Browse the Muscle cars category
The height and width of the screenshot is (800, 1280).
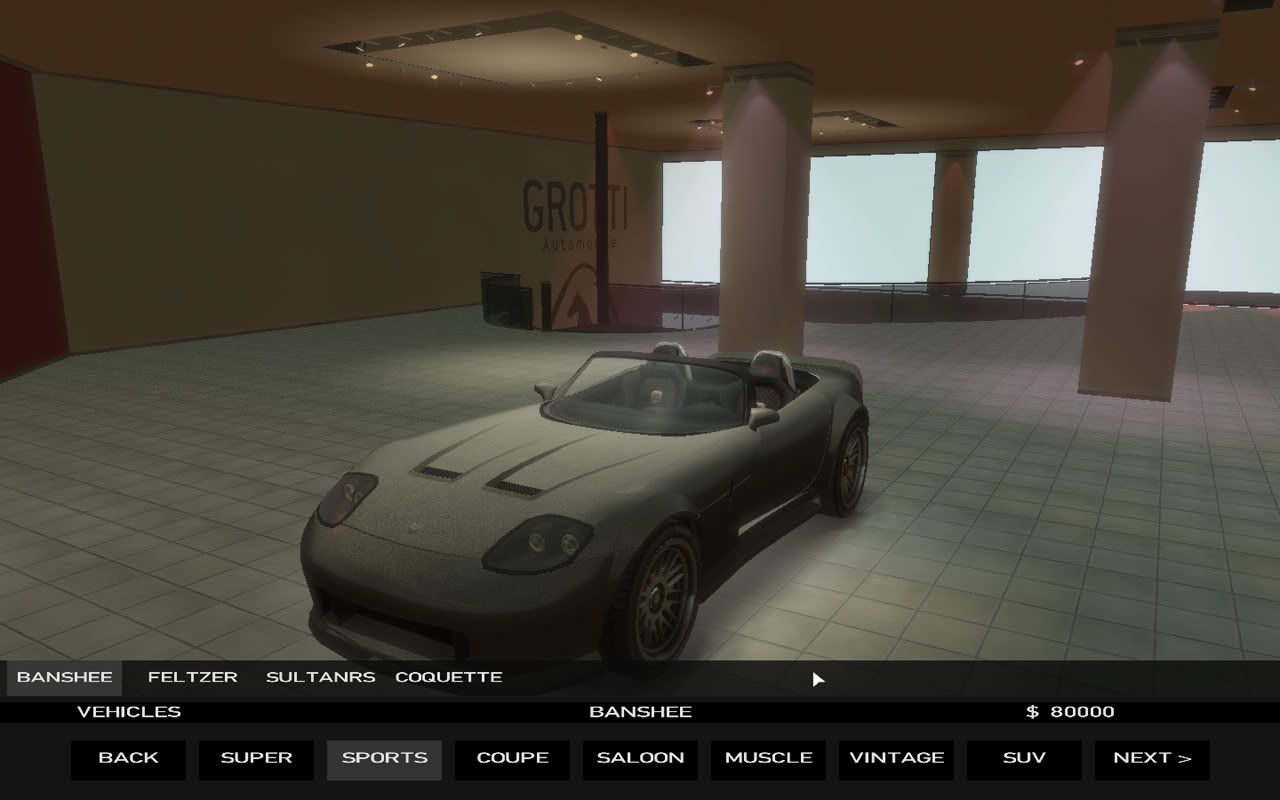[x=768, y=758]
